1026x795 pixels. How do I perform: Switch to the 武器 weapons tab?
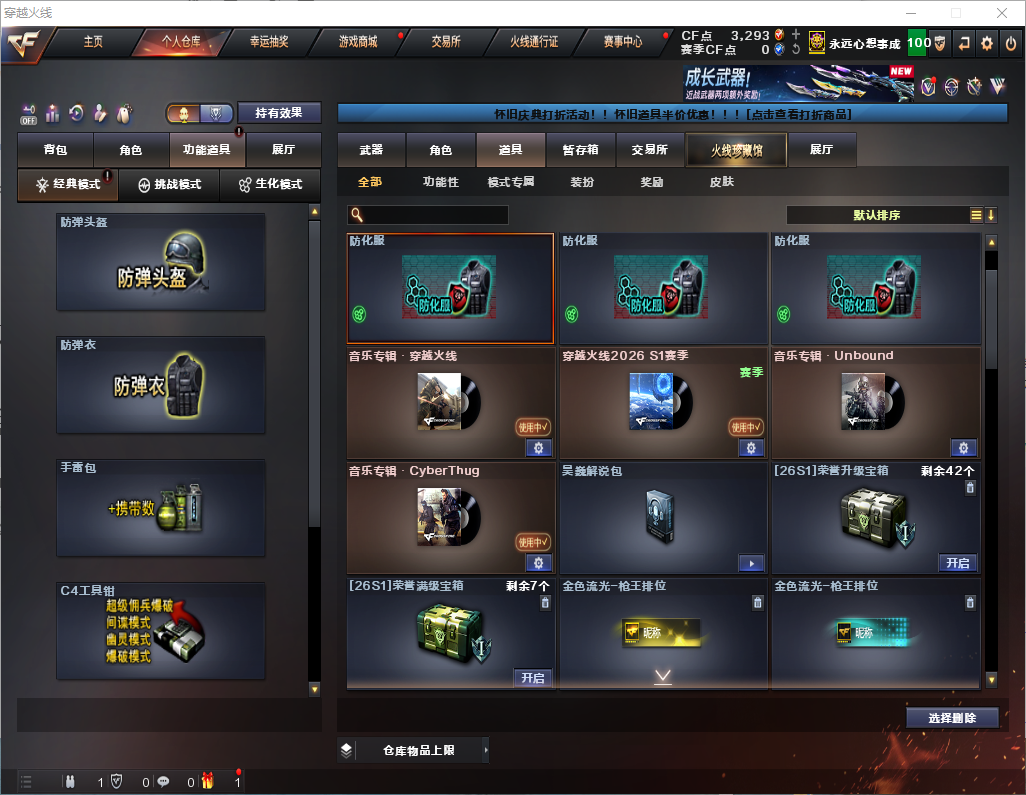click(x=371, y=150)
